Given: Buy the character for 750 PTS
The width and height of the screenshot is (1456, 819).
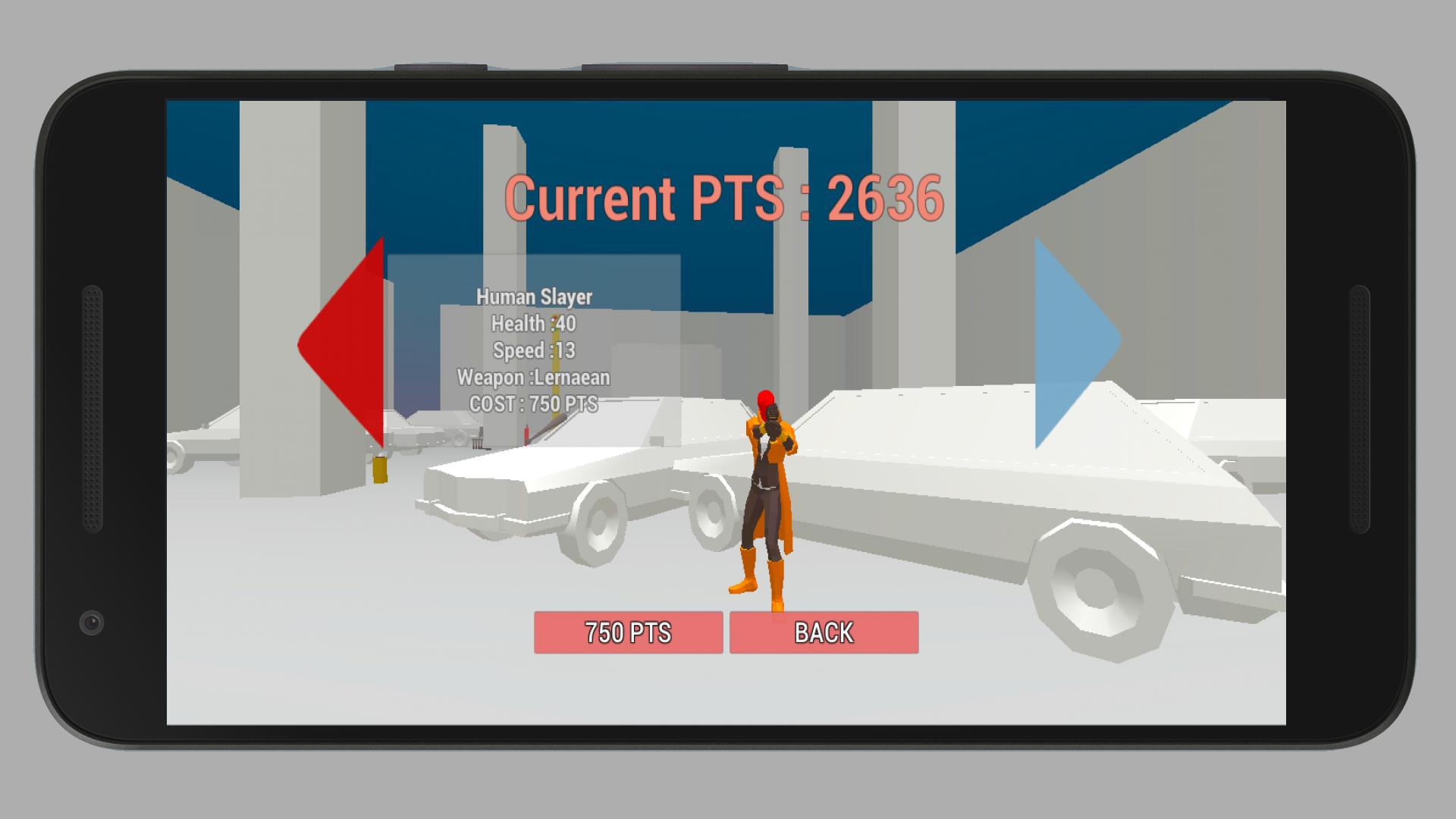Looking at the screenshot, I should [628, 632].
